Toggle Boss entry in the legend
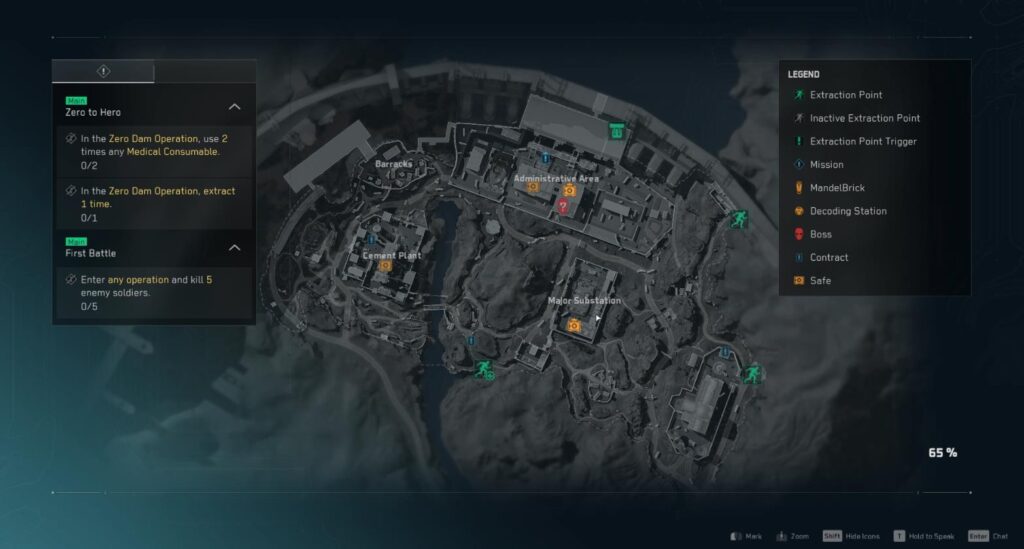This screenshot has width=1024, height=549. point(820,234)
